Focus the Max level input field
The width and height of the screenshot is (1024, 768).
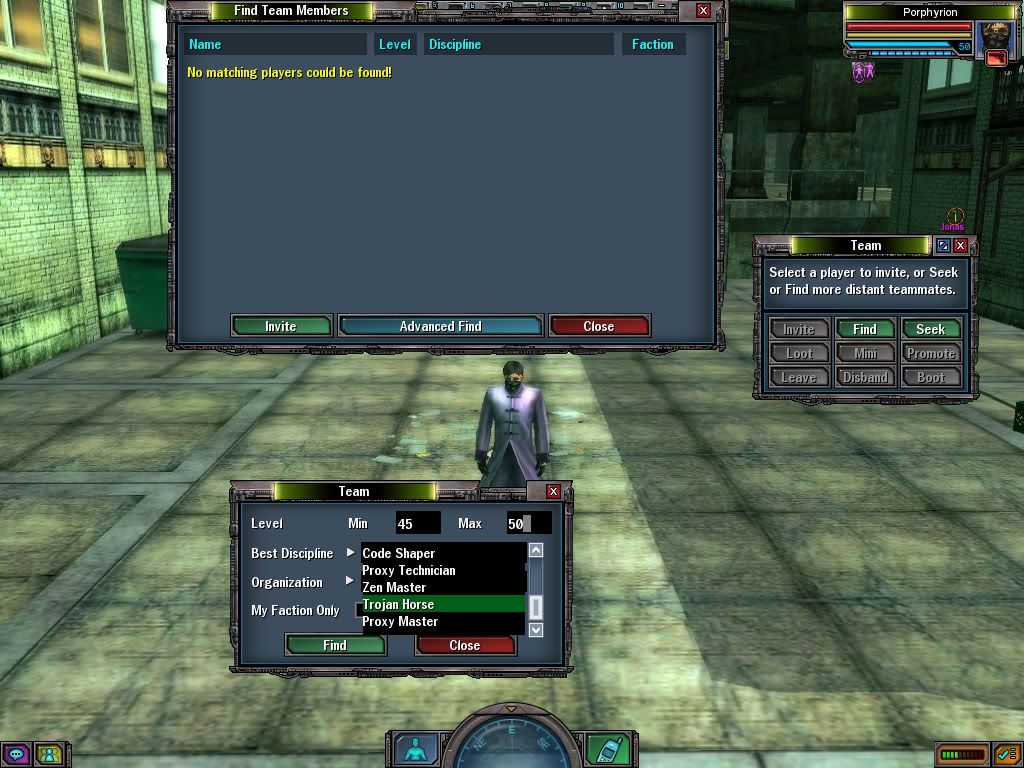click(528, 523)
